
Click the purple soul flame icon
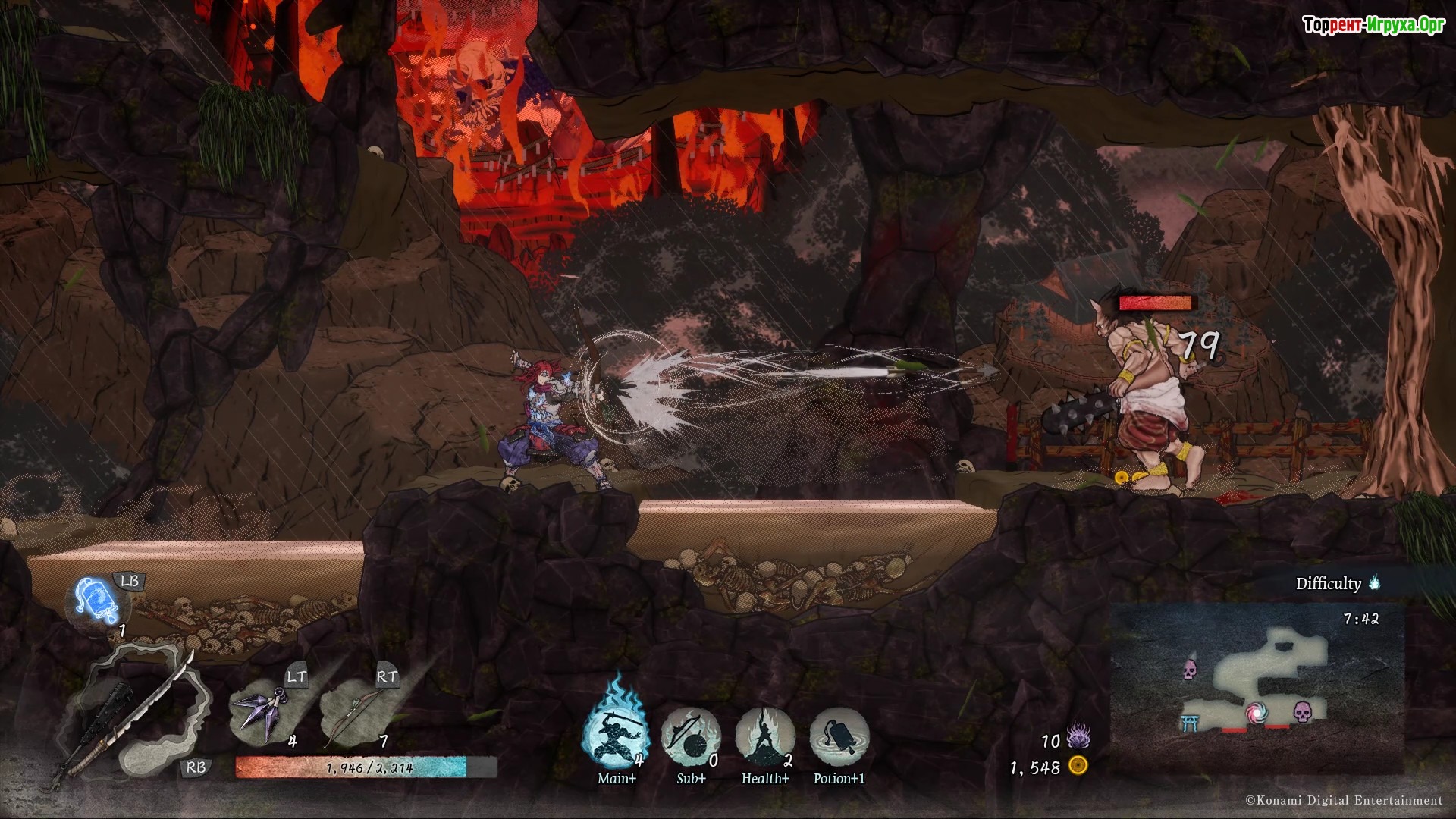click(1078, 736)
